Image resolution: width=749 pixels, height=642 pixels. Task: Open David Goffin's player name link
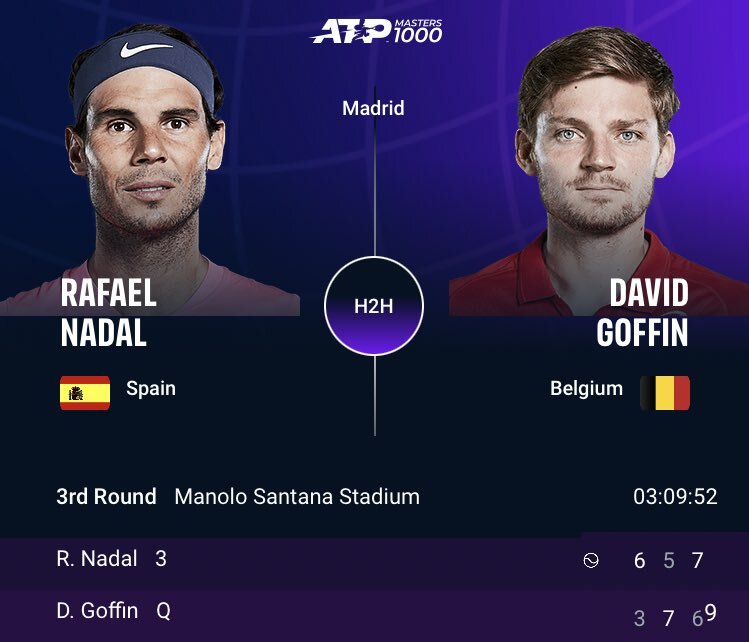point(641,312)
